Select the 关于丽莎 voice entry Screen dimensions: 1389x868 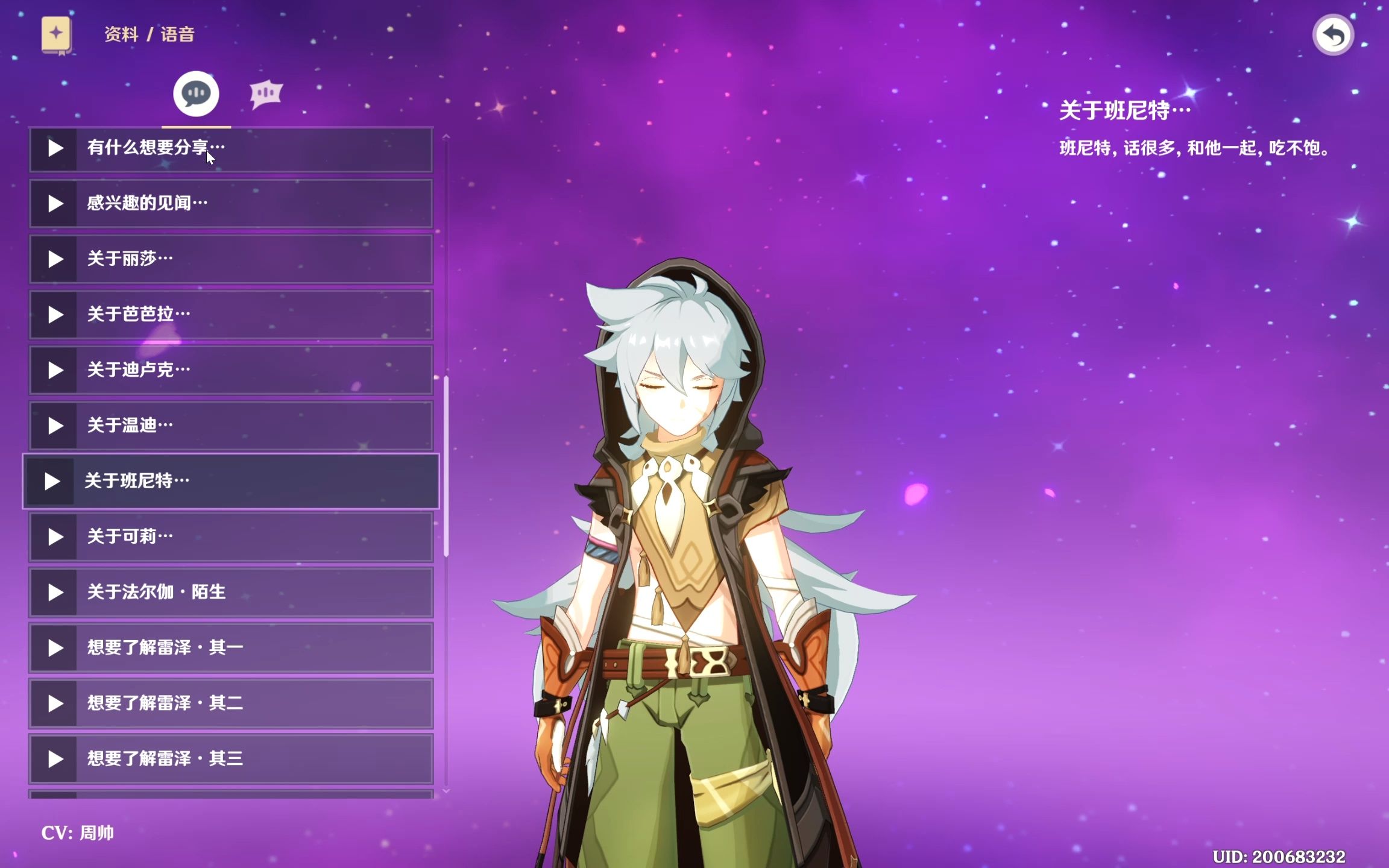click(231, 259)
